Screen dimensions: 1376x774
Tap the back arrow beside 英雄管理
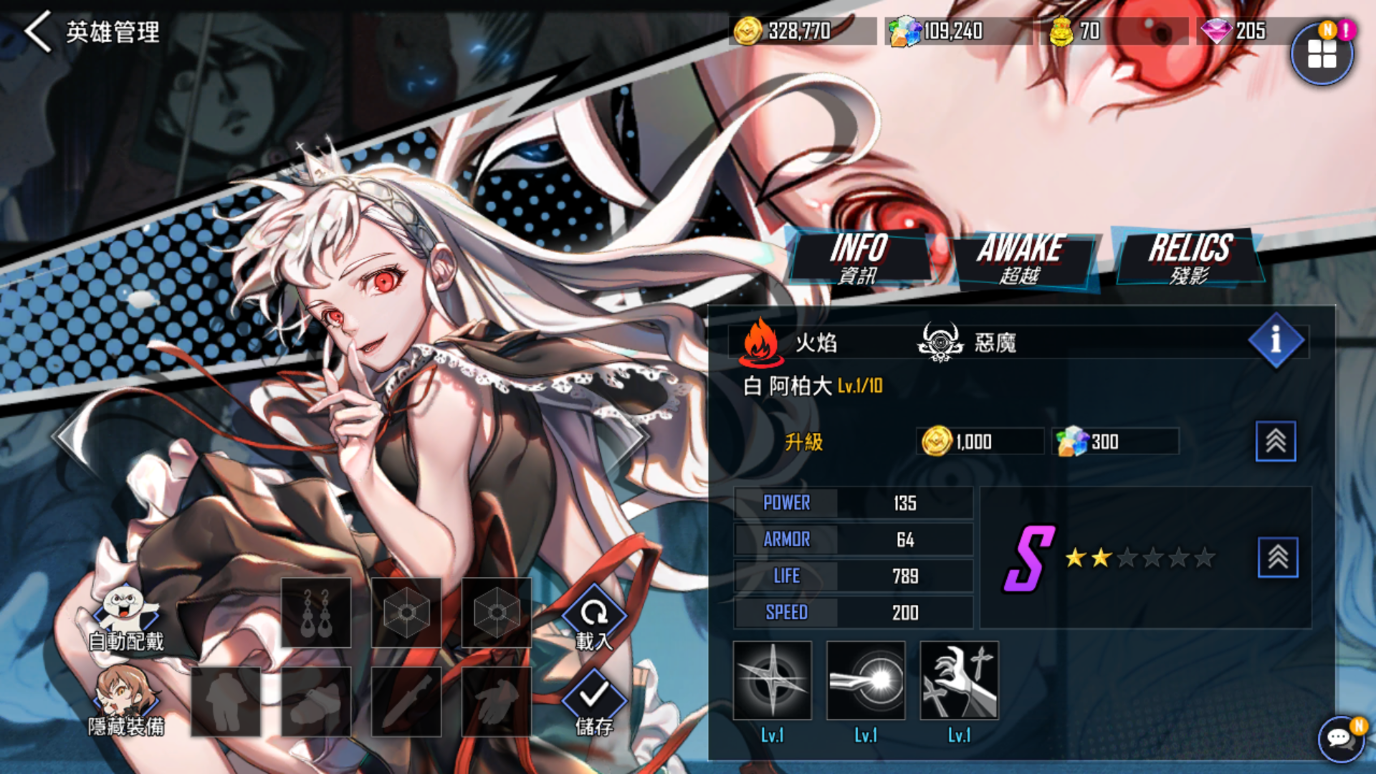[x=36, y=32]
